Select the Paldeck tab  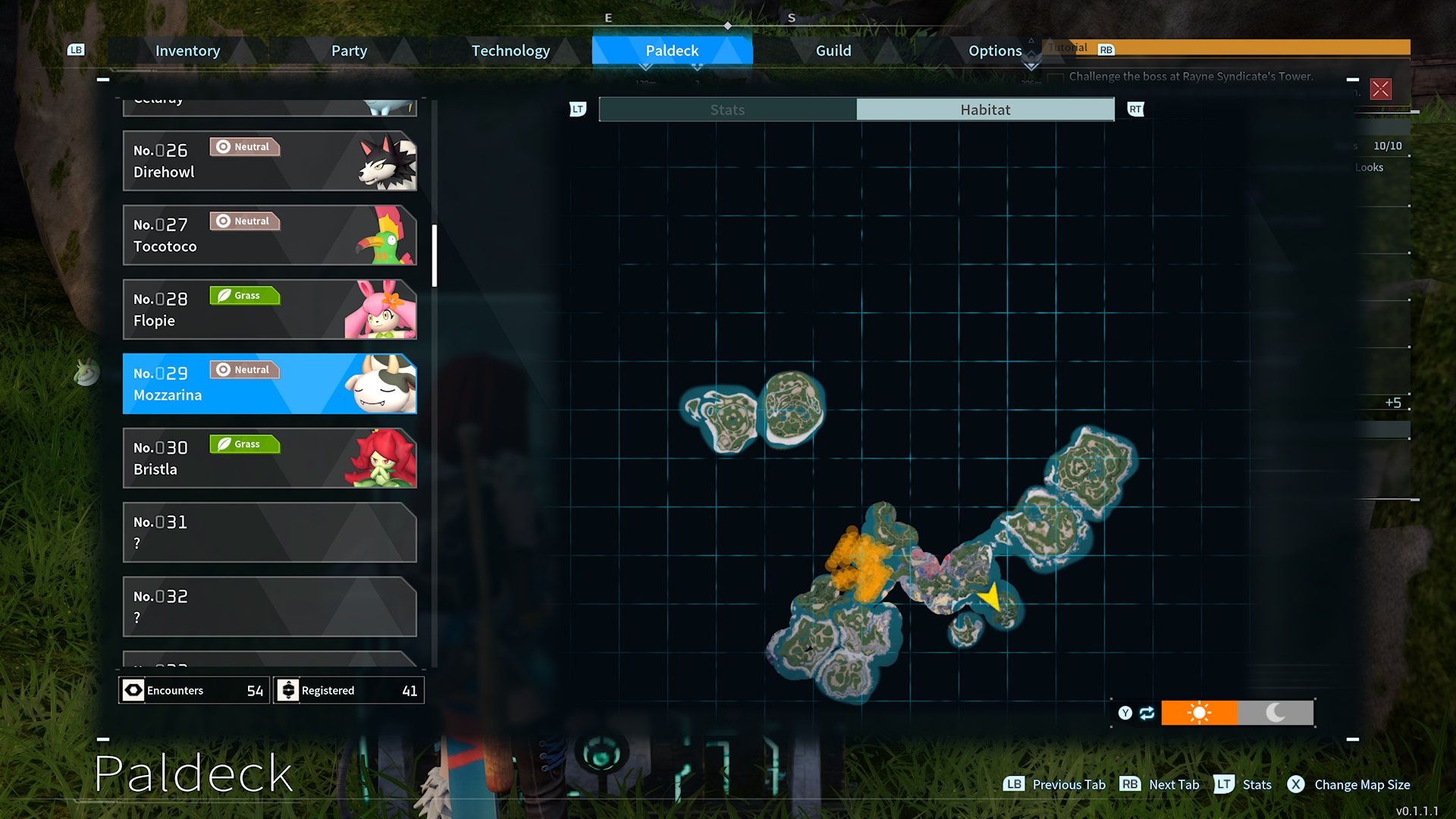point(672,51)
